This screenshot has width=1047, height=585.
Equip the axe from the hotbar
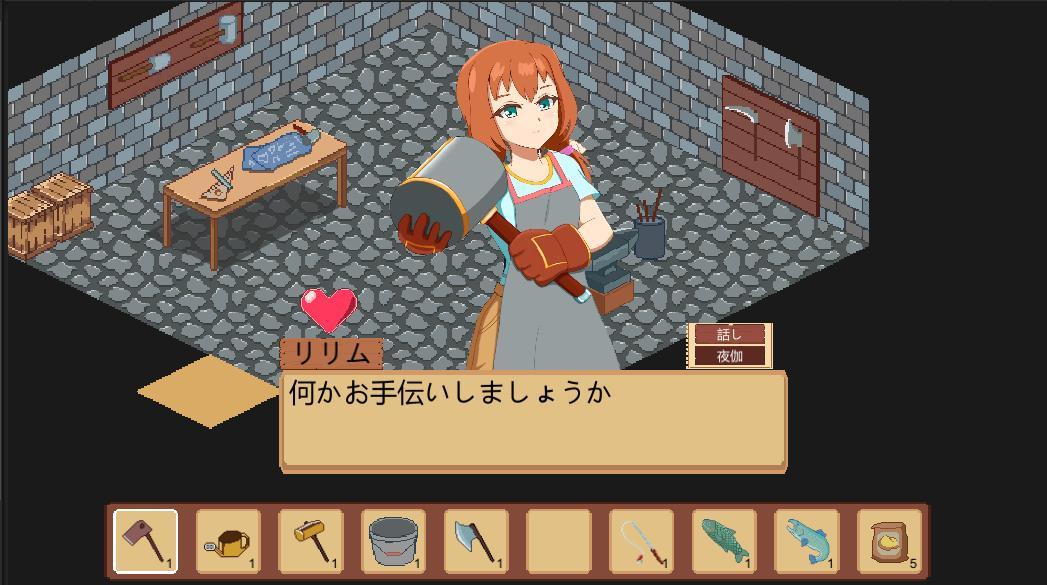(476, 541)
